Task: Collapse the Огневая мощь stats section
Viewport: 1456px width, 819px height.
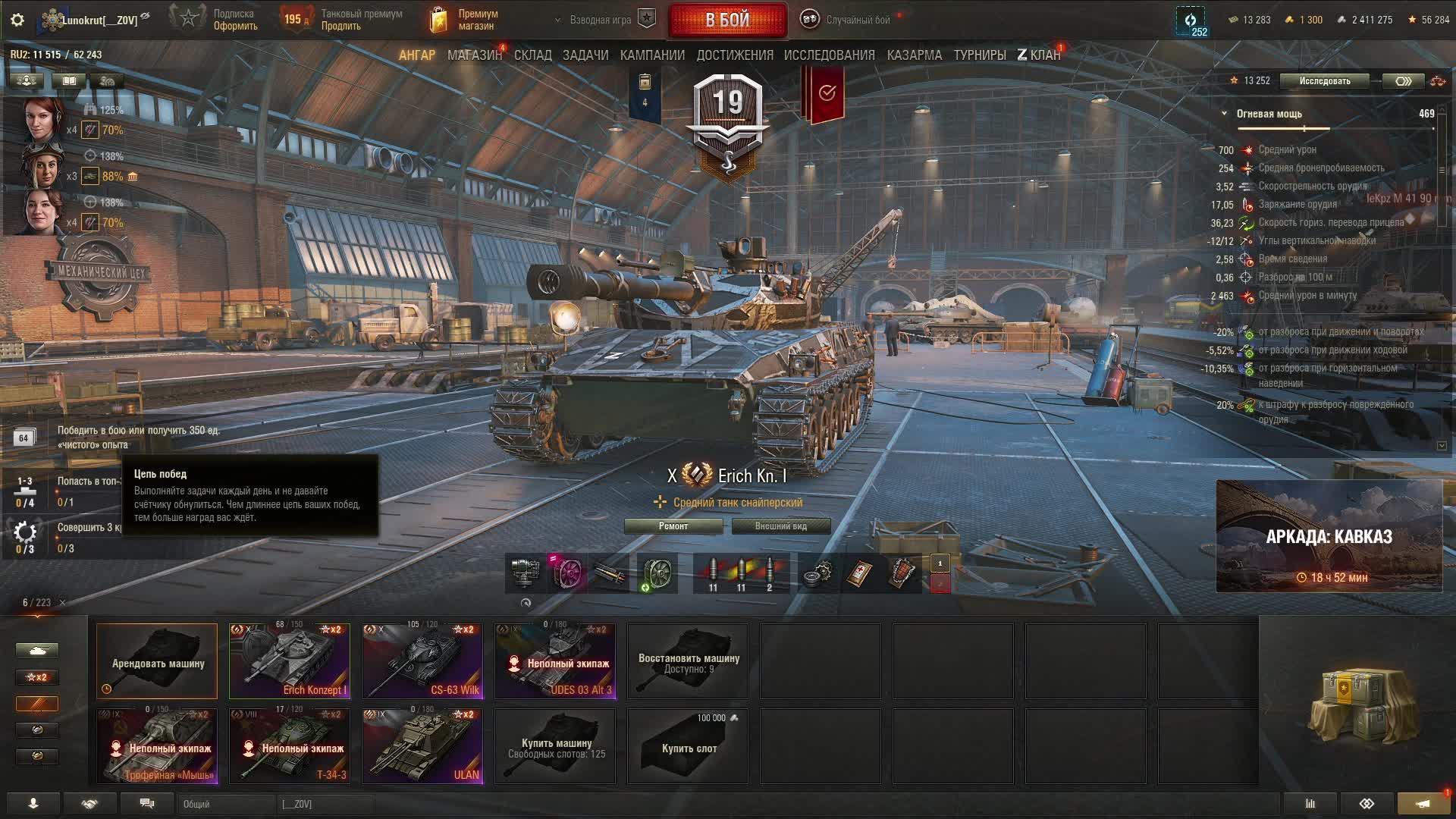Action: pos(1224,114)
